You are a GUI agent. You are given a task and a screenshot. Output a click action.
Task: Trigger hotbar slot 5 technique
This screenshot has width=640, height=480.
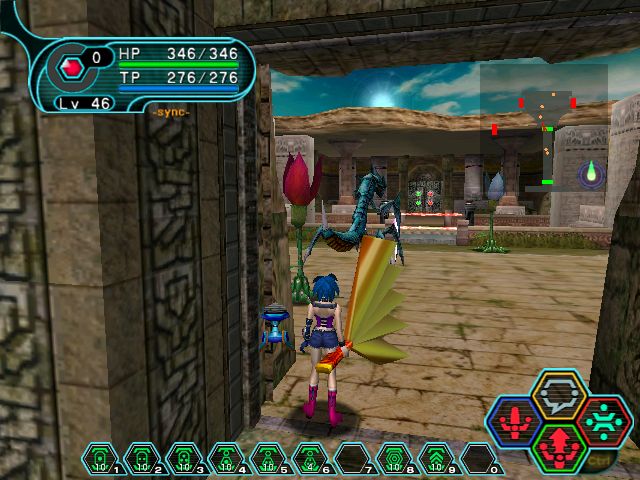click(x=269, y=460)
